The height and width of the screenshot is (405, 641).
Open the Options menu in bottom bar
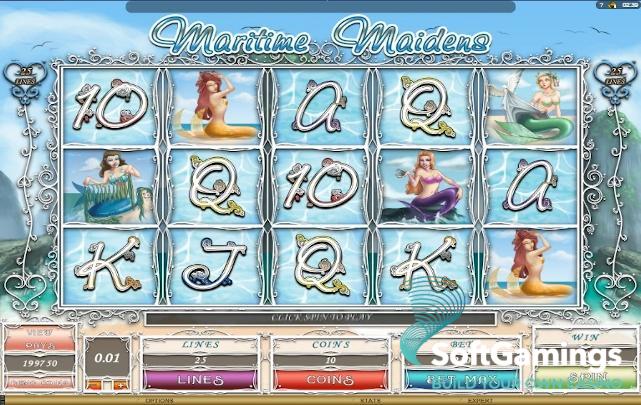(x=160, y=400)
